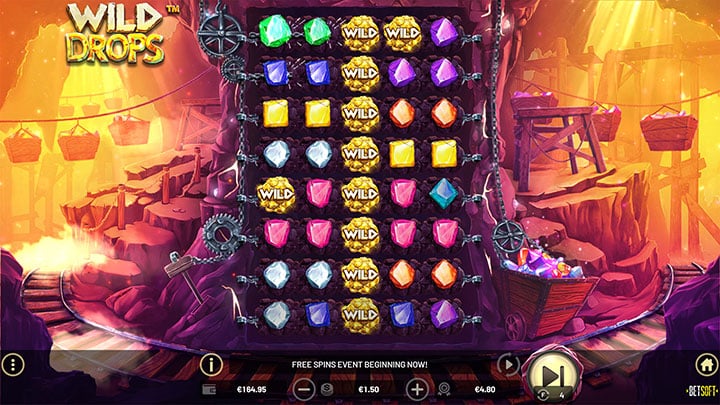
Task: Increase the bet with the plus button
Action: pyautogui.click(x=417, y=388)
